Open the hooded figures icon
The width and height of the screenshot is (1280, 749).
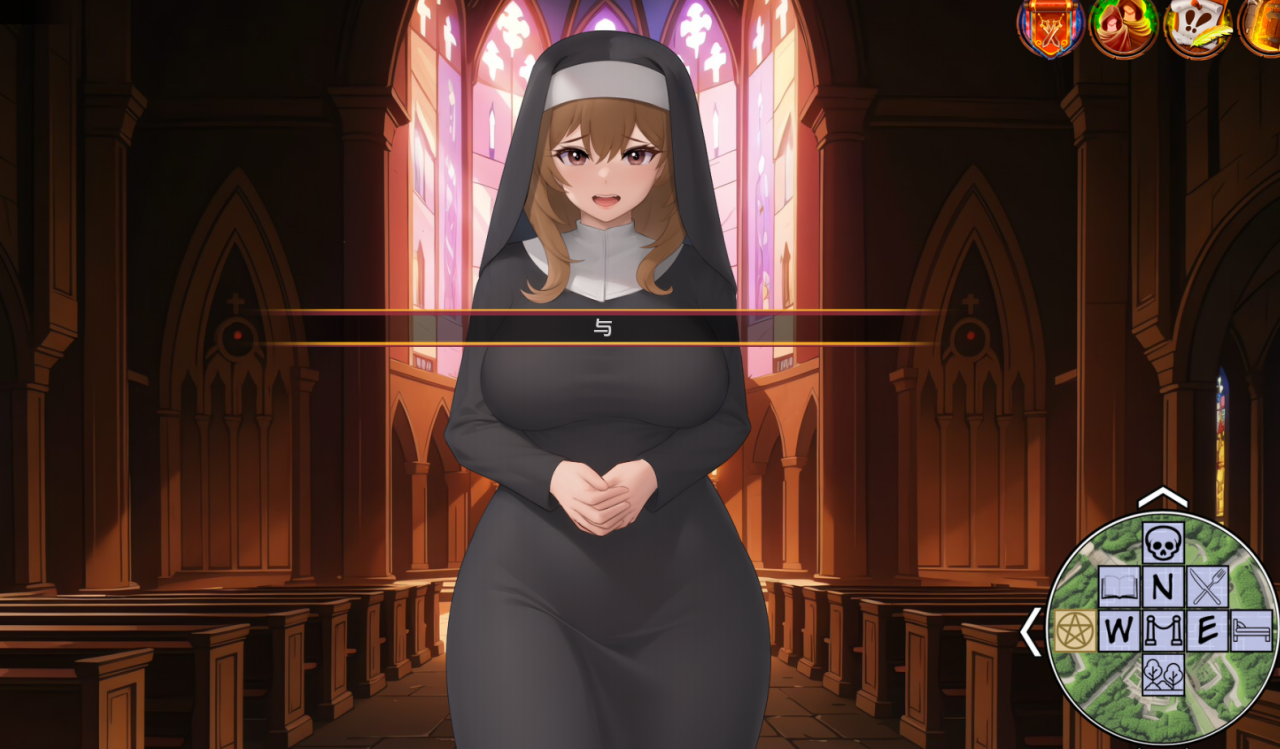tap(1123, 25)
